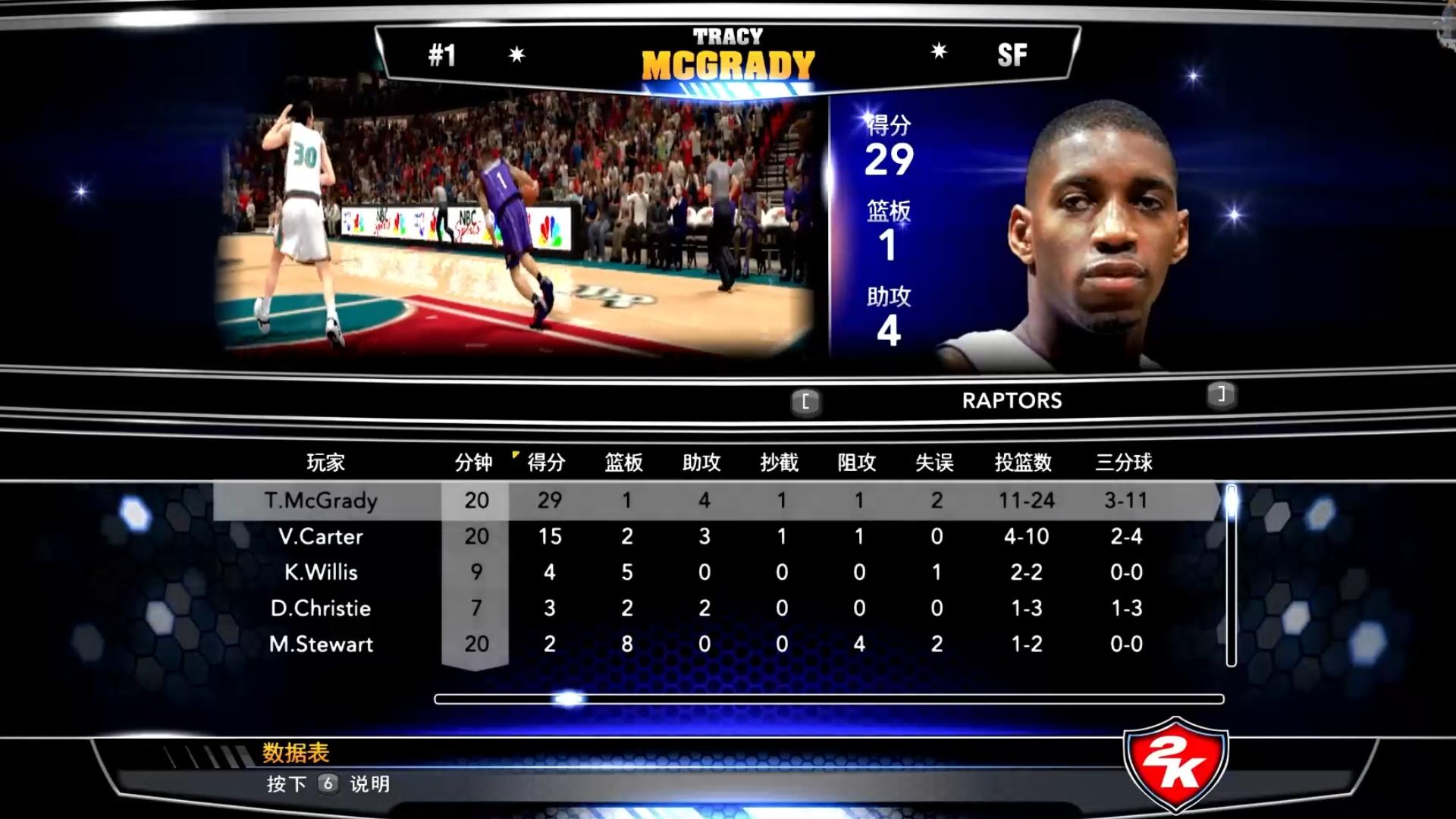
Task: Sort by the 得分 points column
Action: point(546,462)
